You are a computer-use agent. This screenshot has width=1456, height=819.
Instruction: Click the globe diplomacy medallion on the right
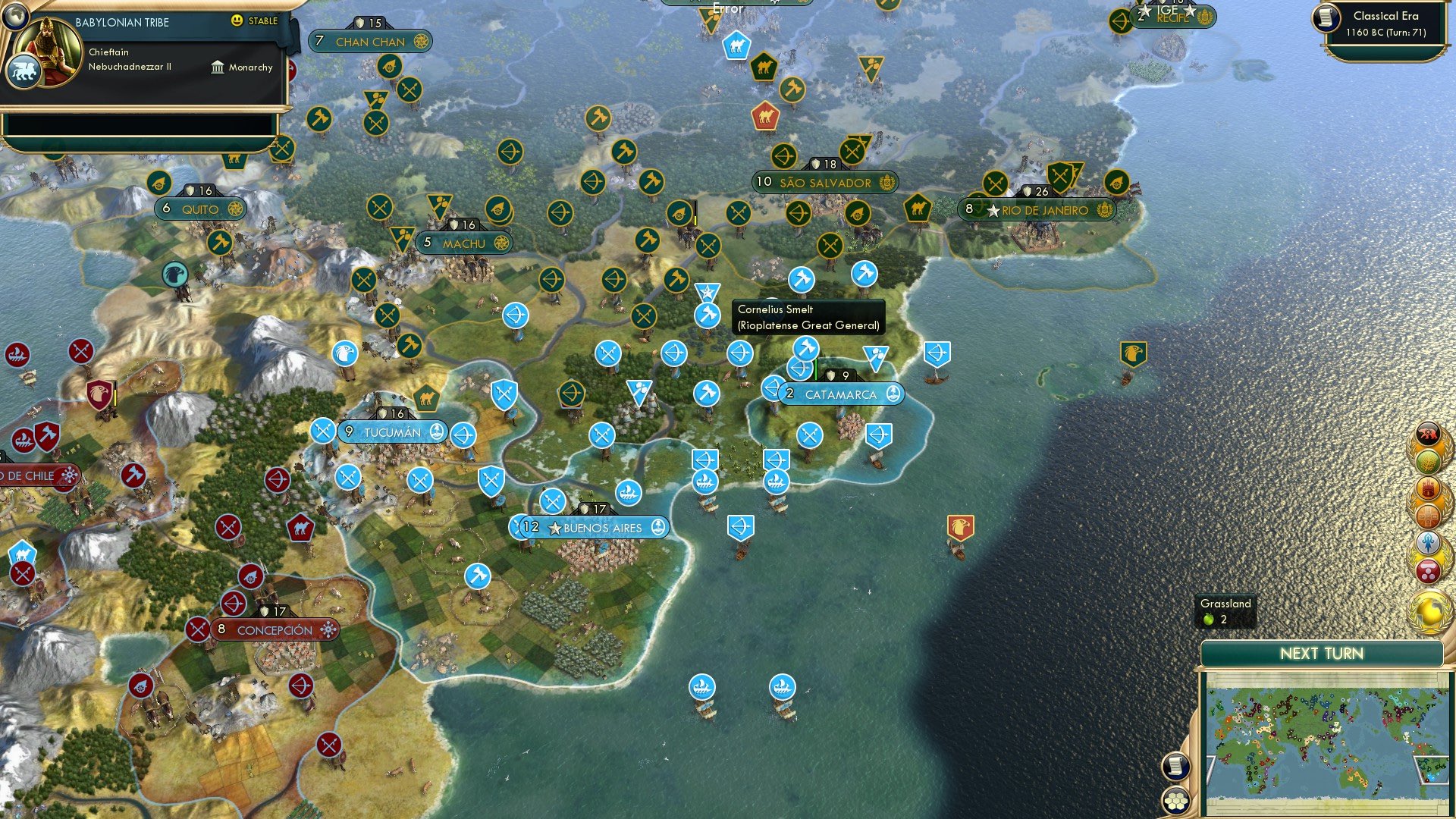1429,607
